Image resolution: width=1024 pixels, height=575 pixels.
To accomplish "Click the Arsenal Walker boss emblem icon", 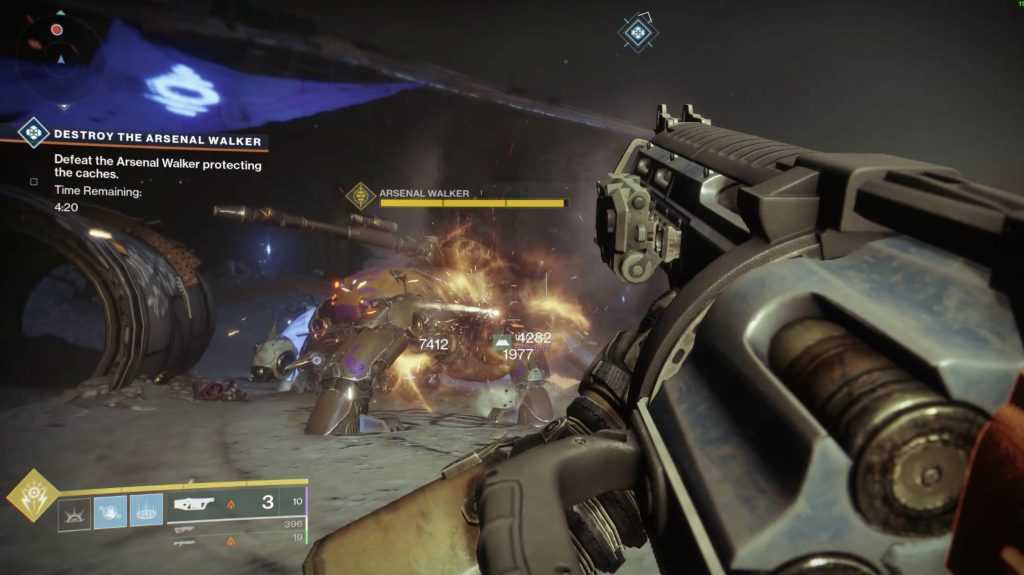I will [x=360, y=196].
